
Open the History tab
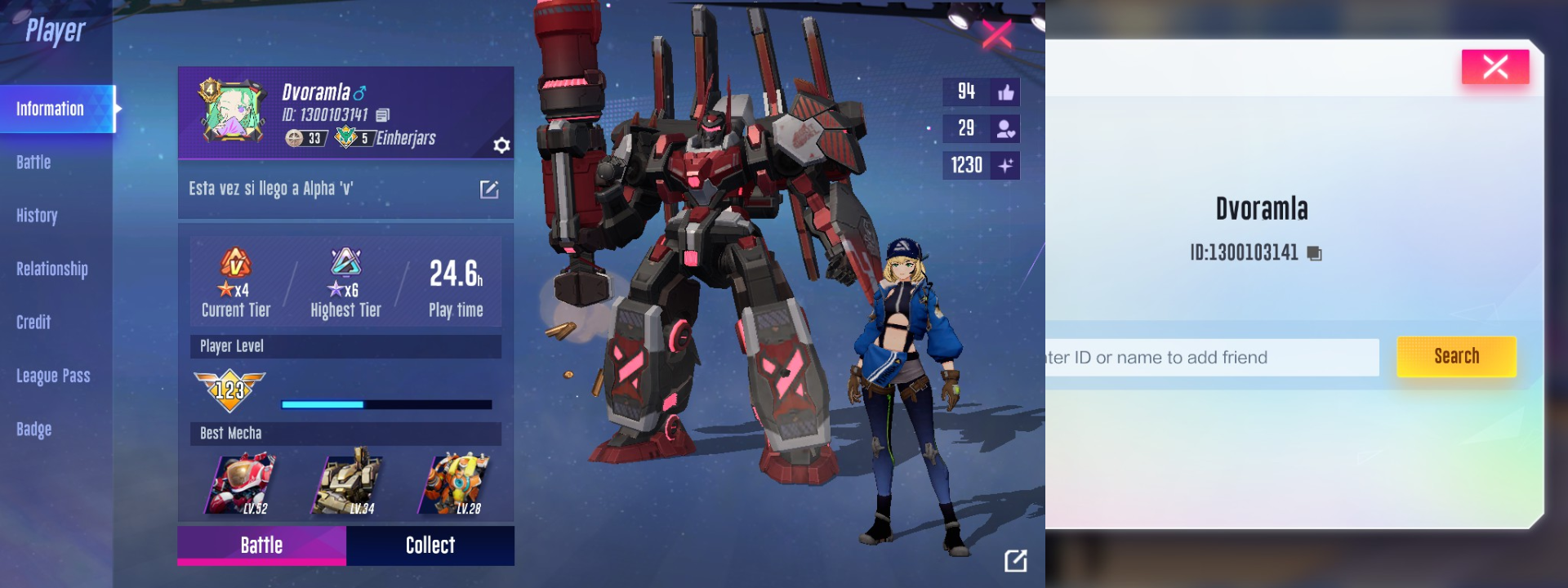click(x=37, y=216)
